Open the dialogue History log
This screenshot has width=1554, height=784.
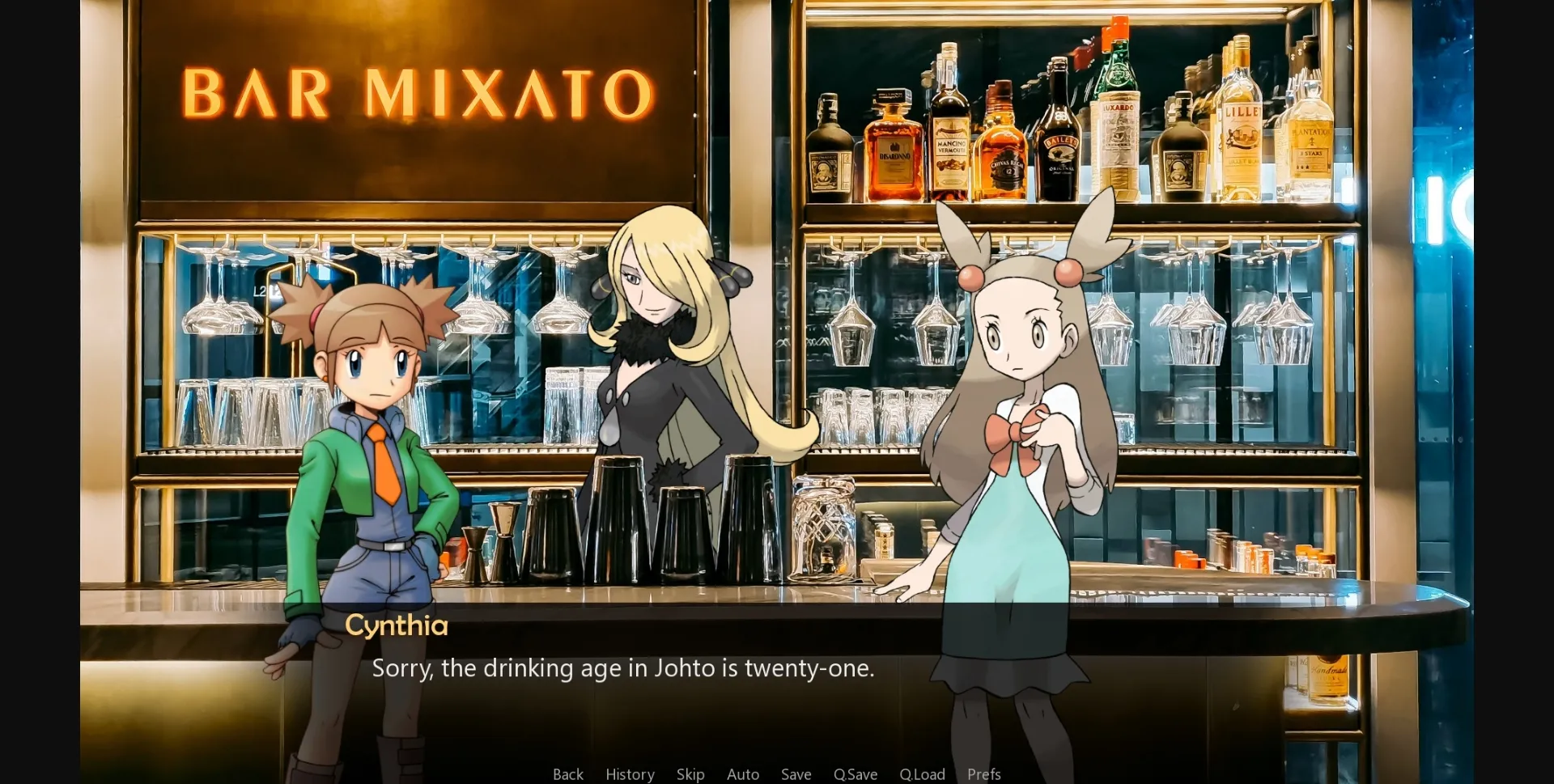pyautogui.click(x=630, y=774)
